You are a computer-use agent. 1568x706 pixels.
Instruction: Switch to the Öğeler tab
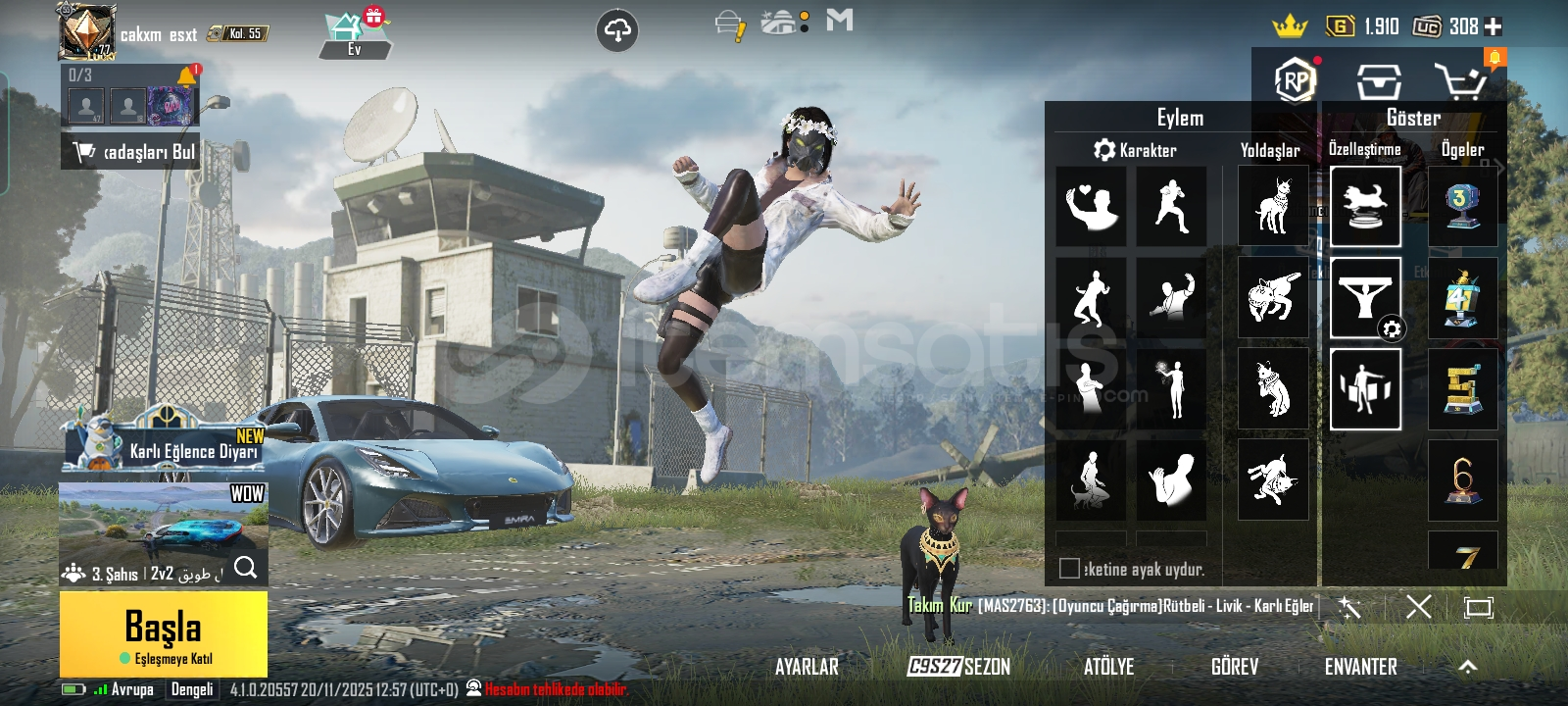click(1462, 150)
